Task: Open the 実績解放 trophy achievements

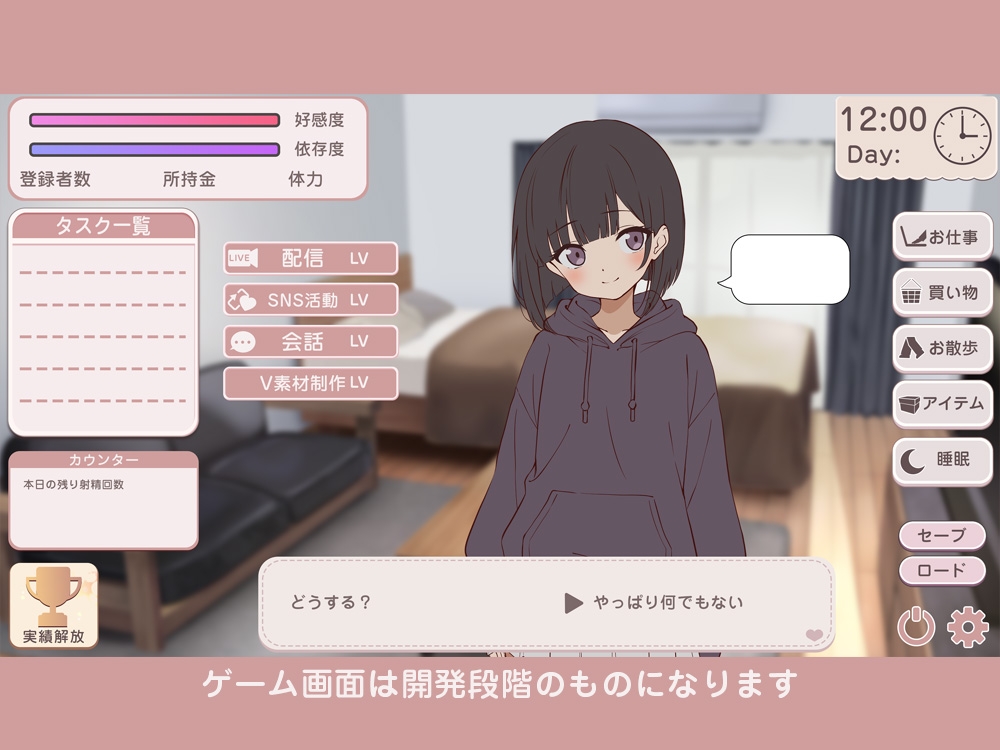Action: 54,606
